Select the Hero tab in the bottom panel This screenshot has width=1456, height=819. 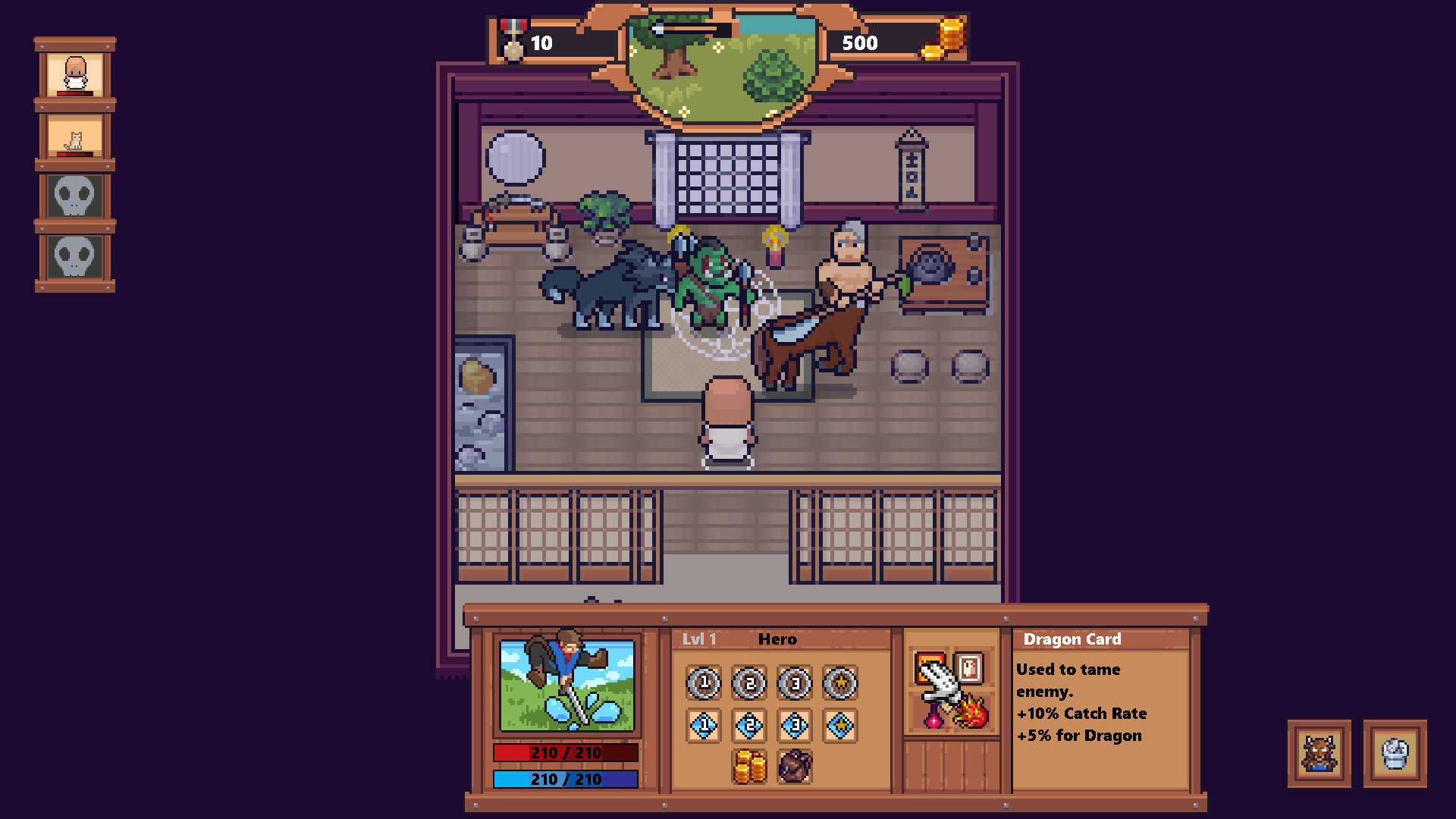tap(777, 639)
